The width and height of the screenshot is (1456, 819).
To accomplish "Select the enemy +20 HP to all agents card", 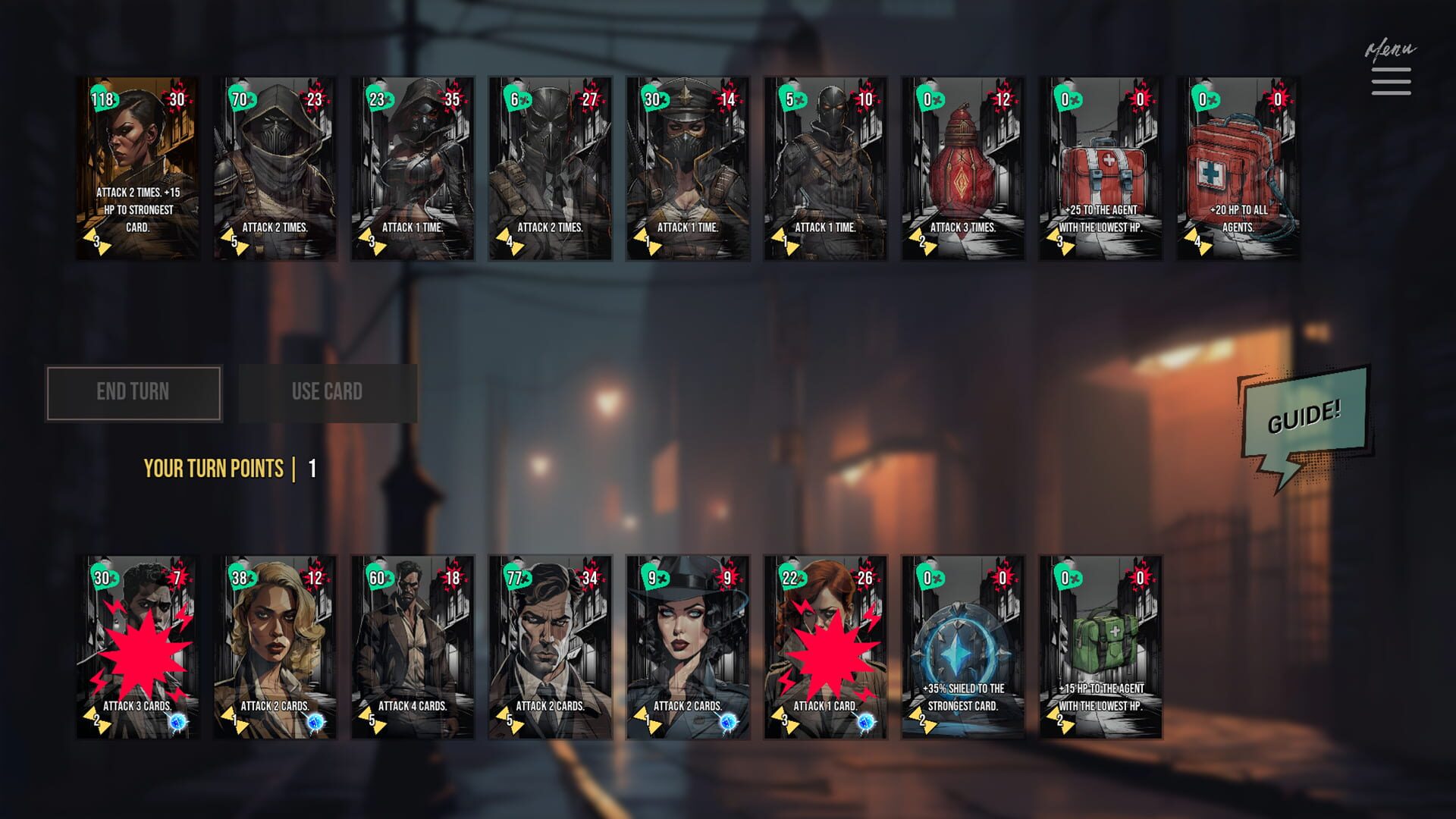I will click(1238, 168).
